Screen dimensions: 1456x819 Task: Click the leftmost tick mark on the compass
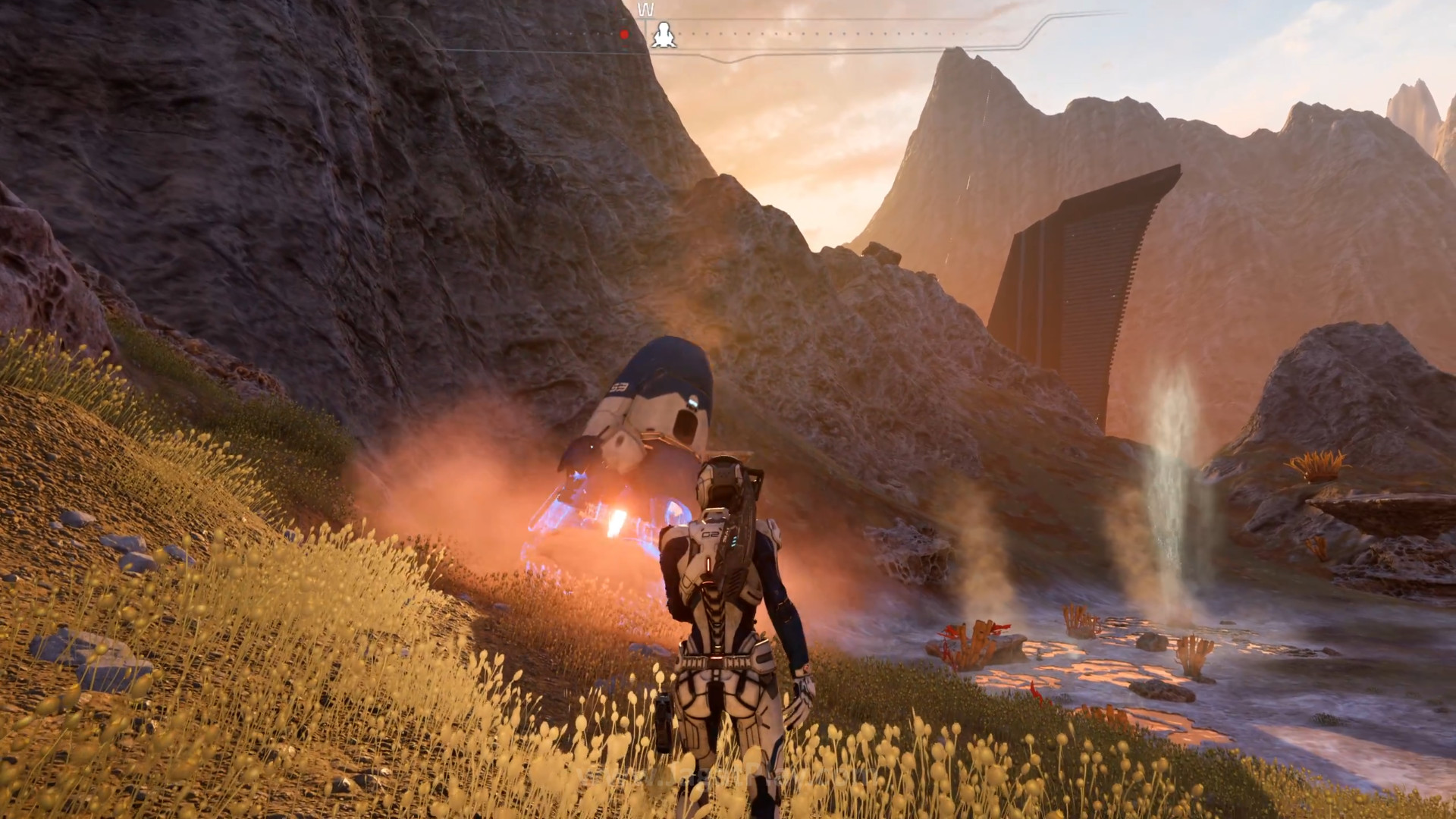click(x=556, y=33)
